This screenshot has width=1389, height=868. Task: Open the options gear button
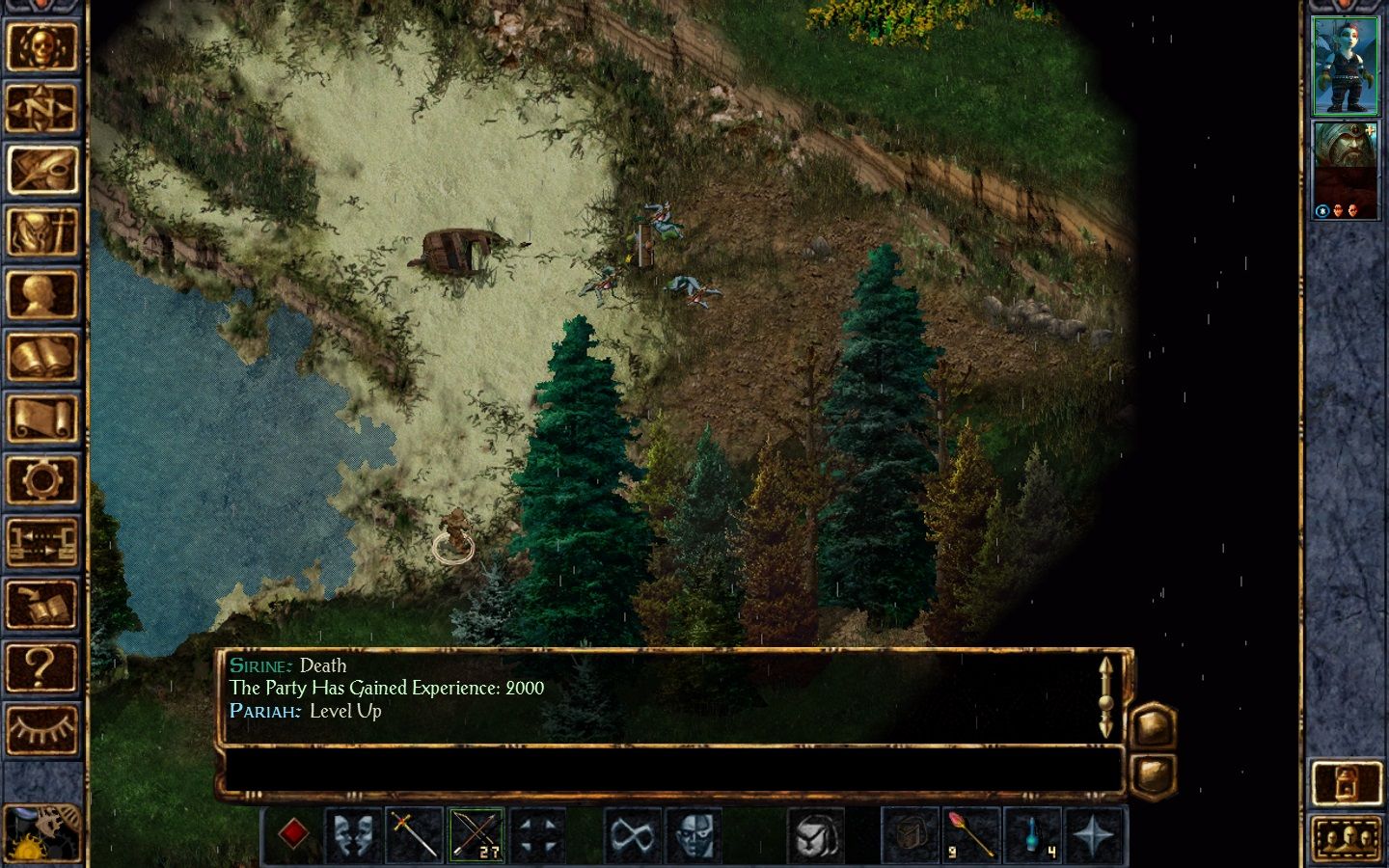pos(41,480)
